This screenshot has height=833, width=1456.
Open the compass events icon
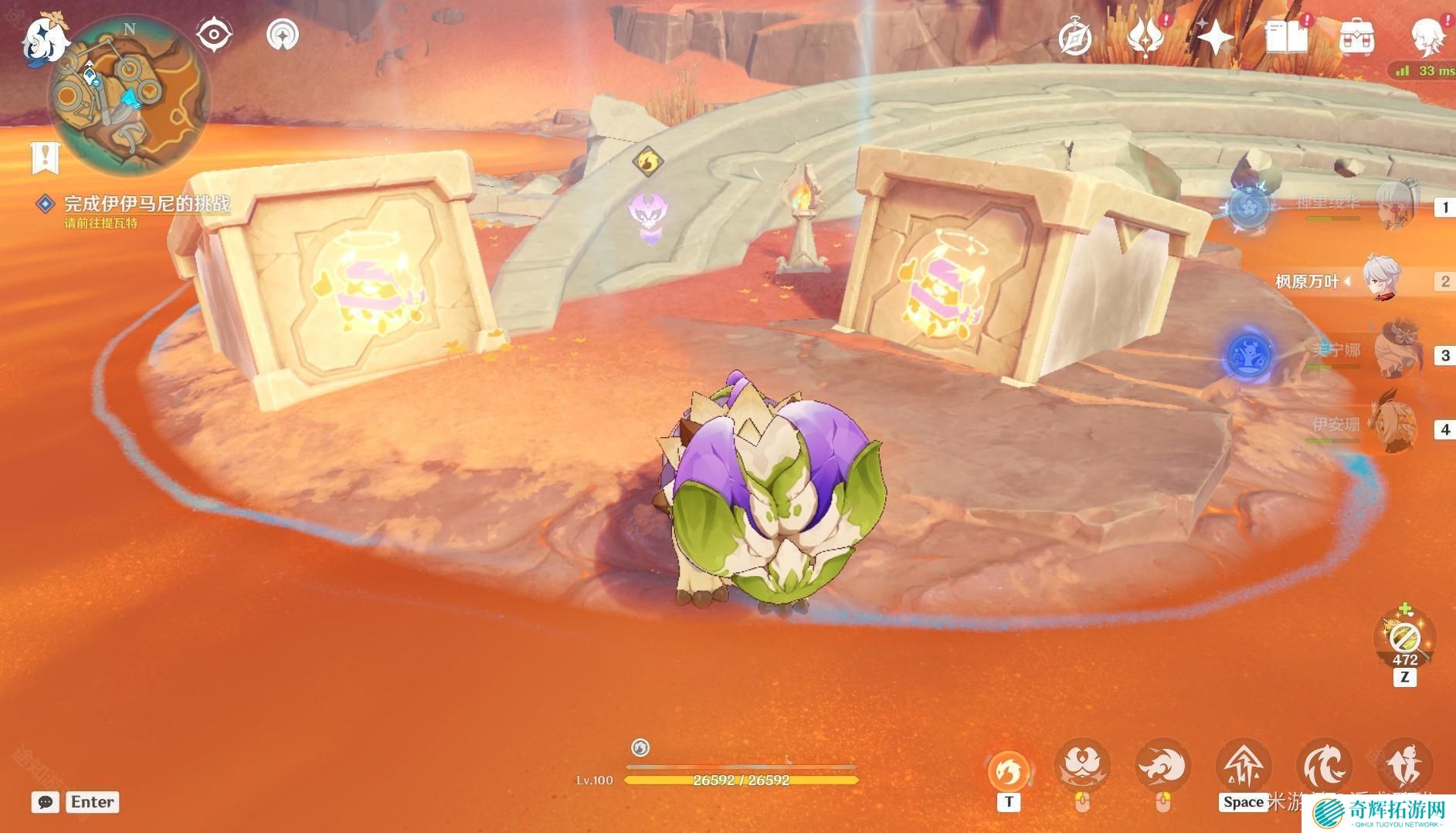click(1074, 38)
